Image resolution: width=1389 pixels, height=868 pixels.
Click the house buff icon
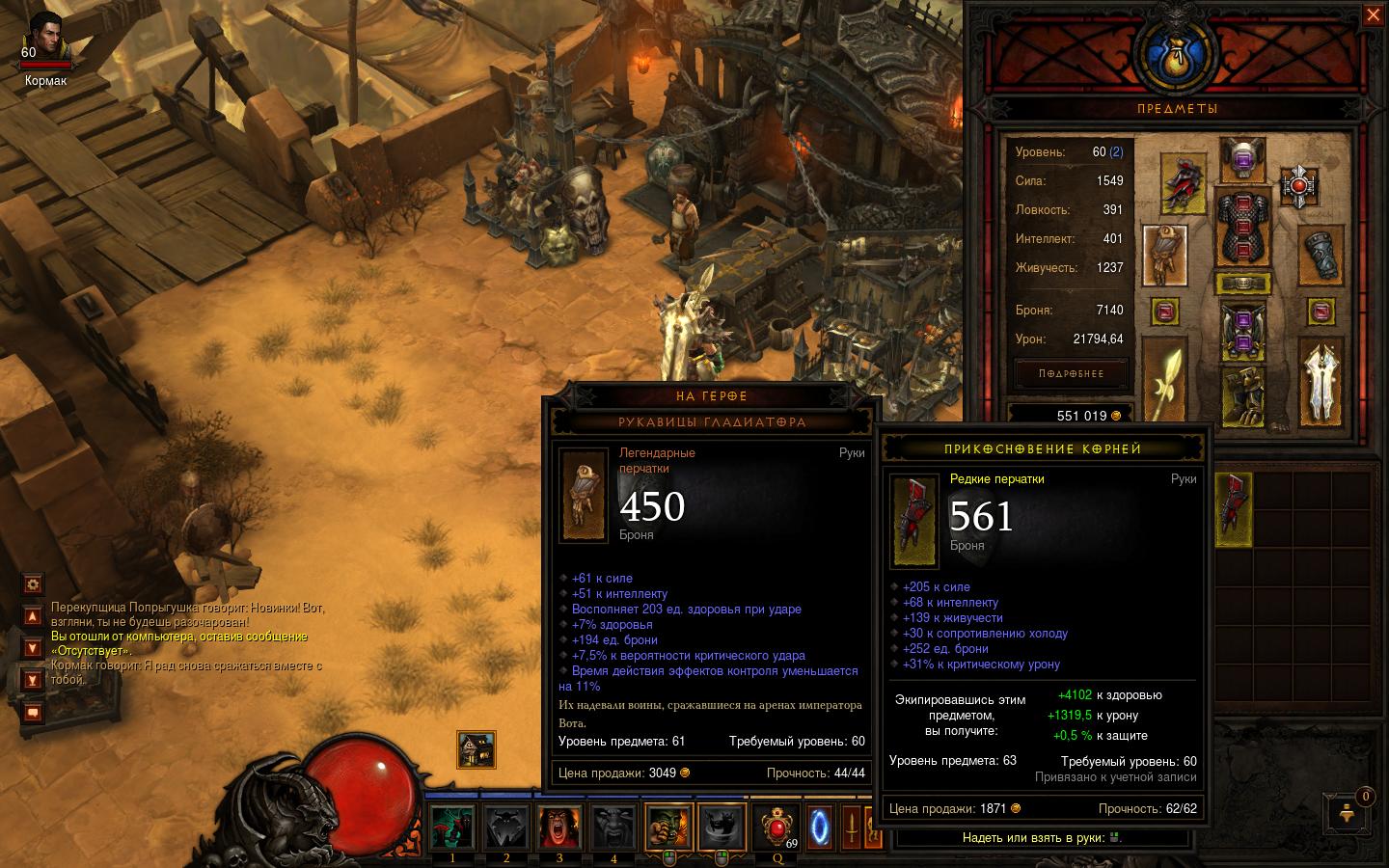pos(476,749)
